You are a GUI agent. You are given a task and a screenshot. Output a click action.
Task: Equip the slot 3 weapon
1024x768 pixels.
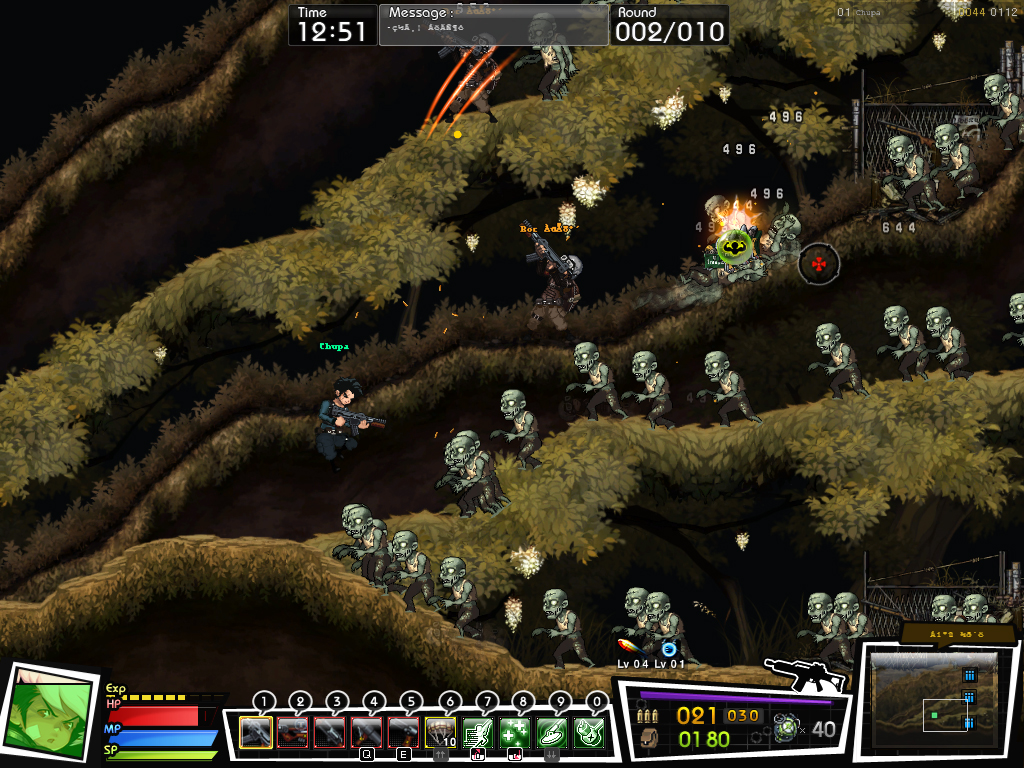329,732
